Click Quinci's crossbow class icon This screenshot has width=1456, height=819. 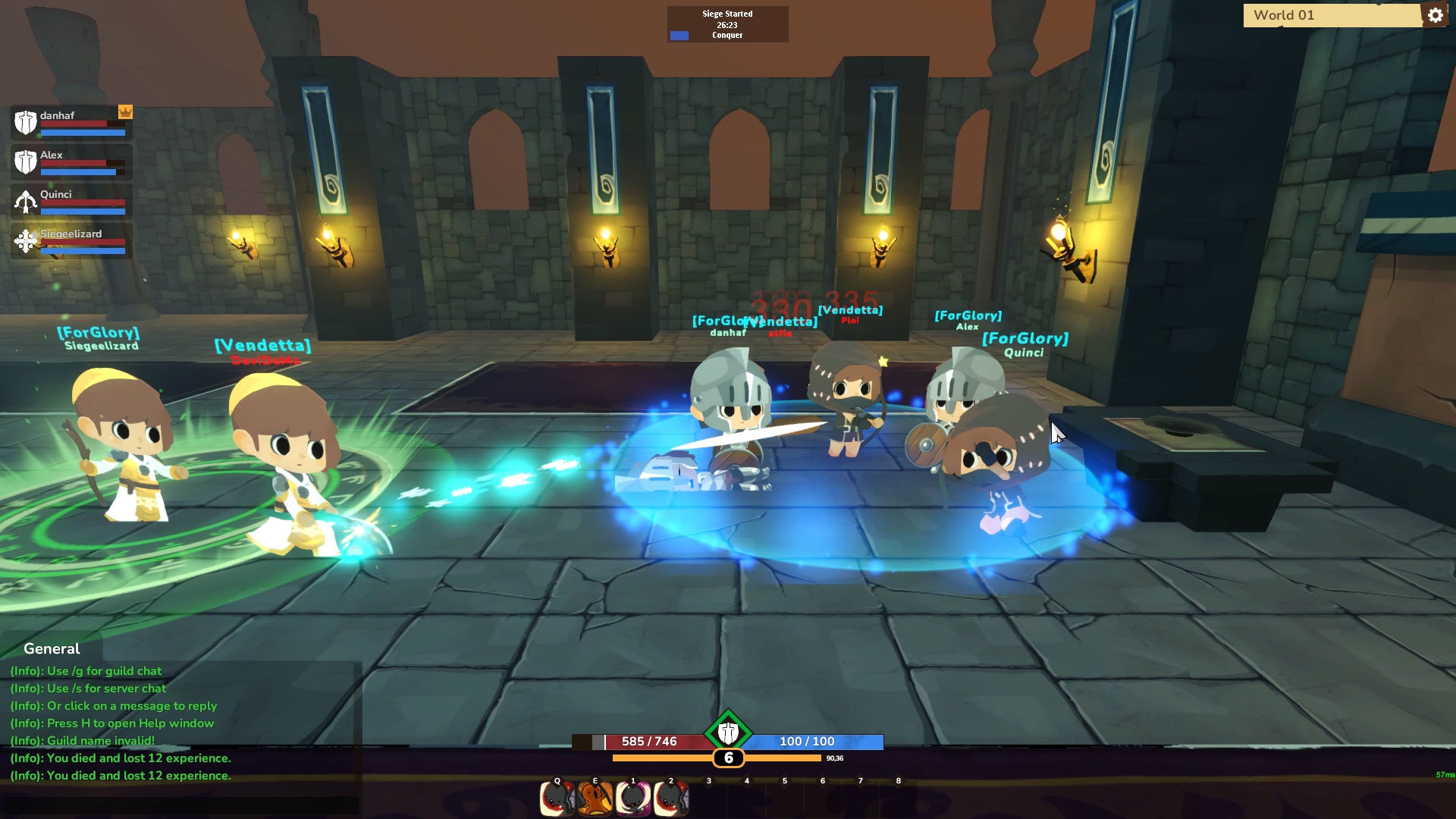coord(25,201)
